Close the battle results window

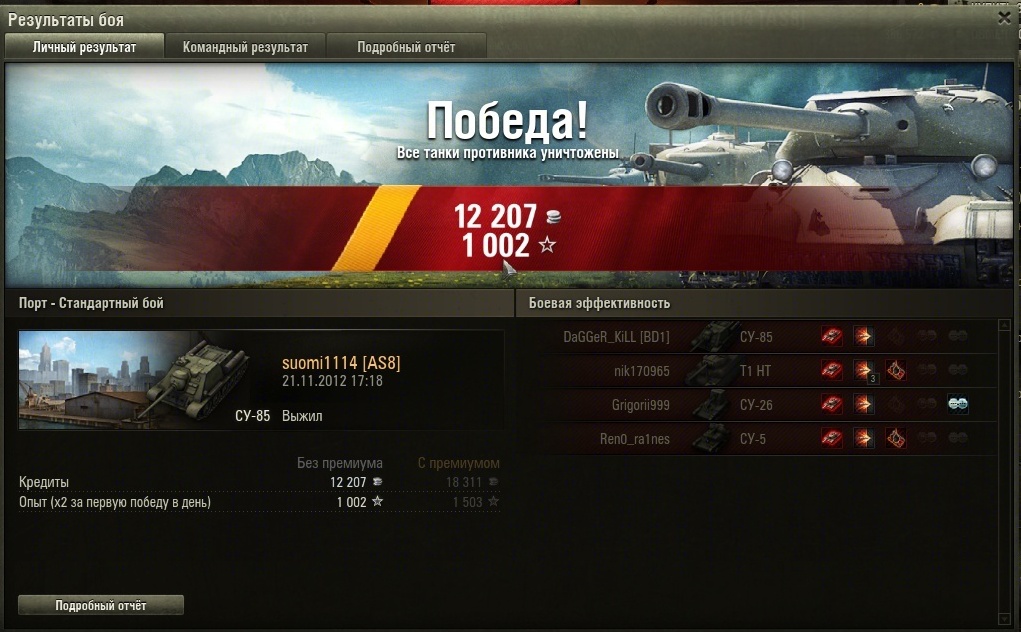[1004, 17]
